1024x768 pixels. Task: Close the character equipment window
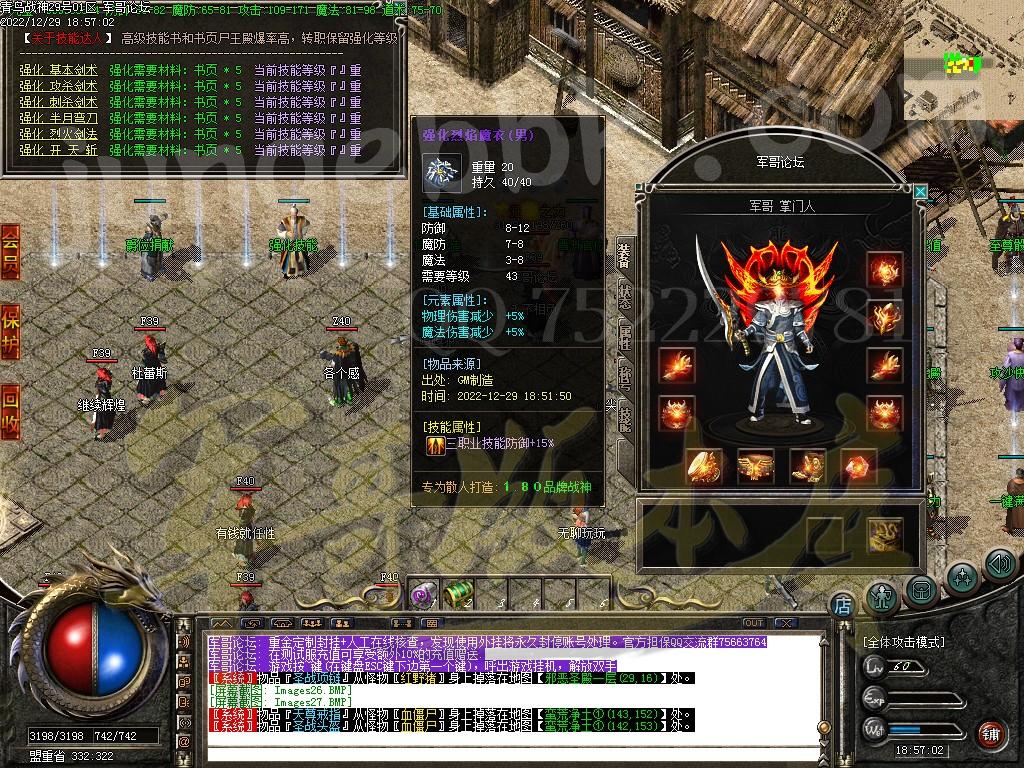[x=920, y=191]
